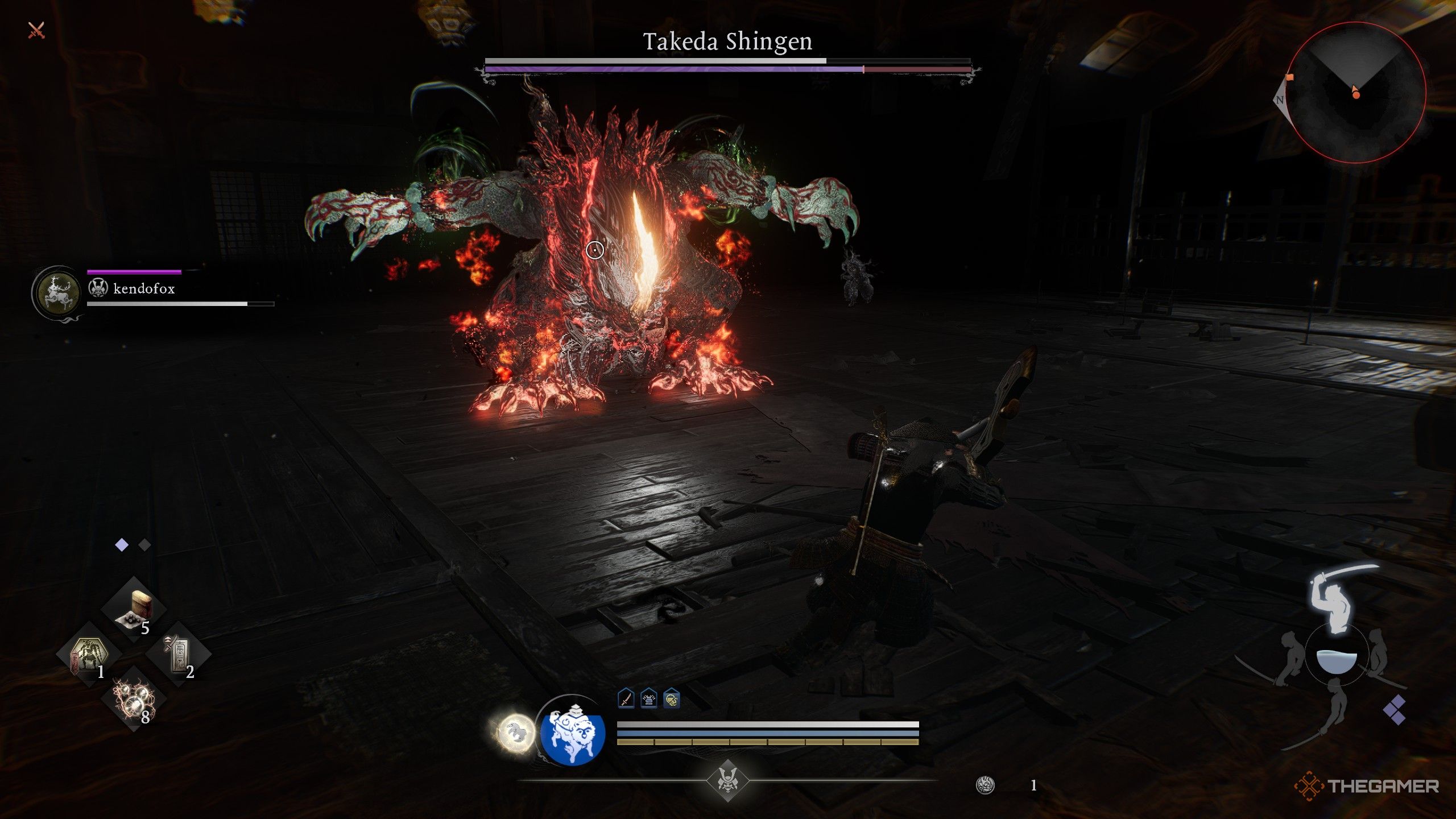Switch to the high stance silhouette
This screenshot has height=819, width=1456.
coord(1337,597)
